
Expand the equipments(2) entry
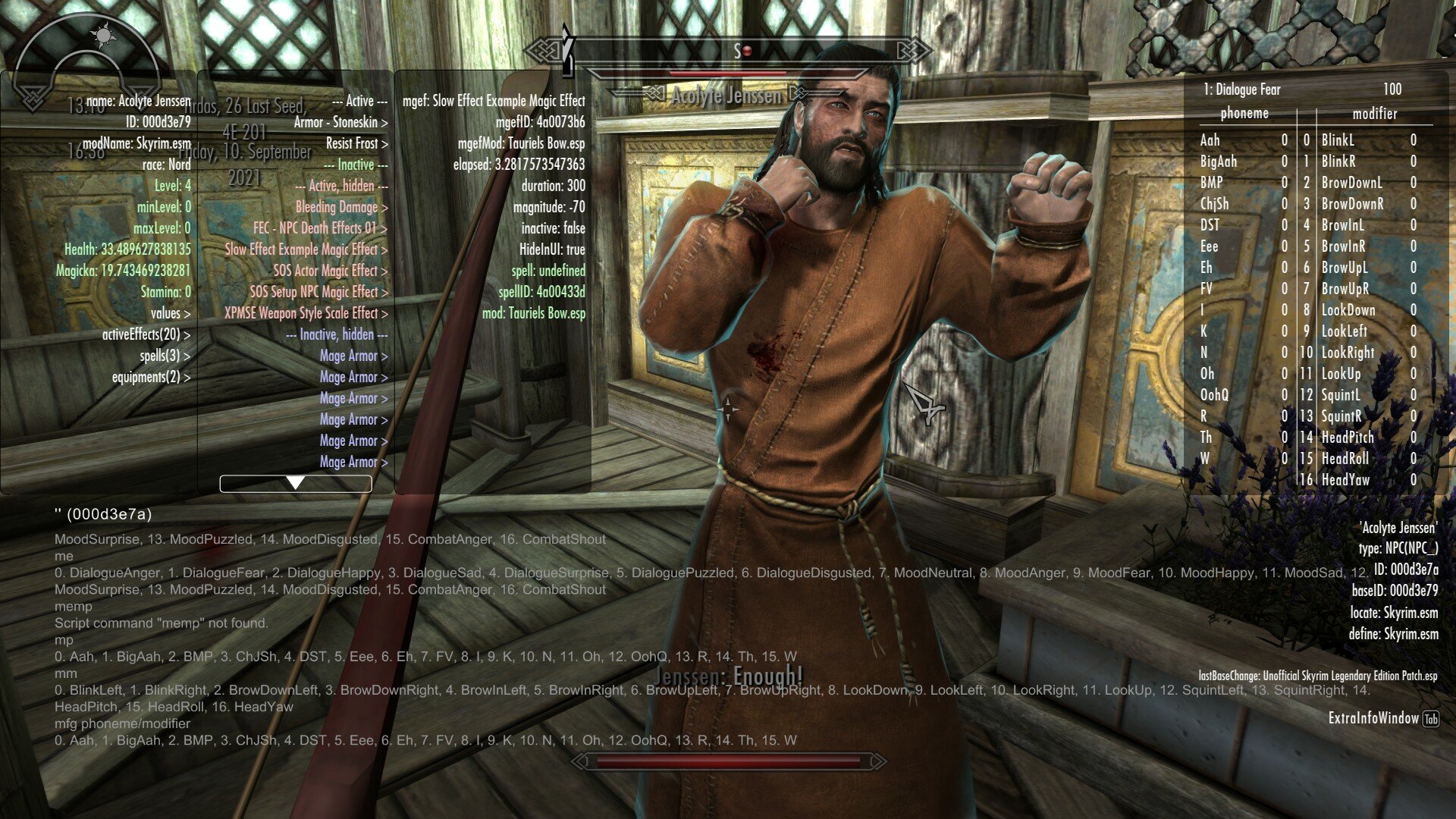pos(150,377)
